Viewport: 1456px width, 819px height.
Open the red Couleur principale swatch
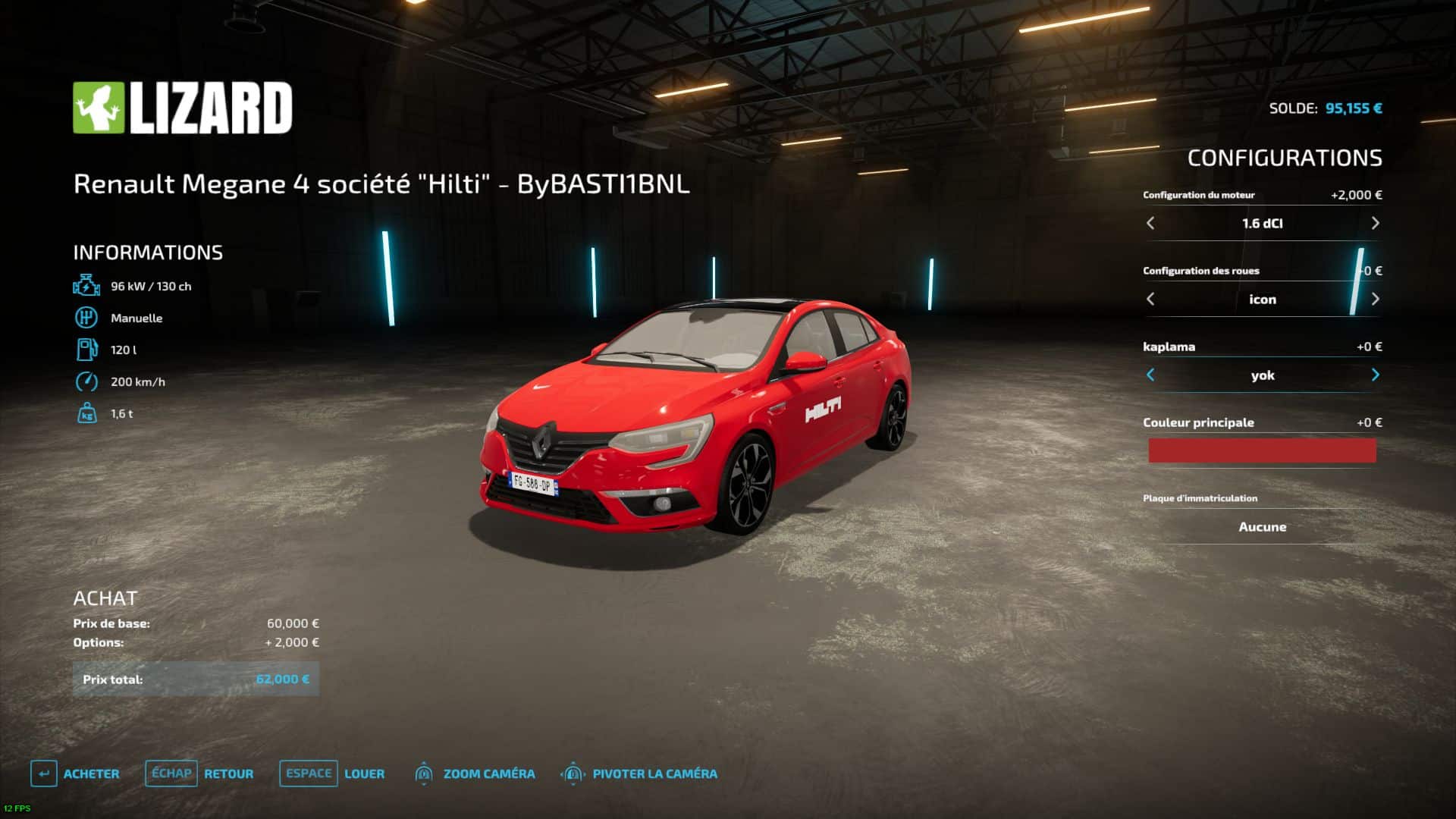coord(1262,450)
